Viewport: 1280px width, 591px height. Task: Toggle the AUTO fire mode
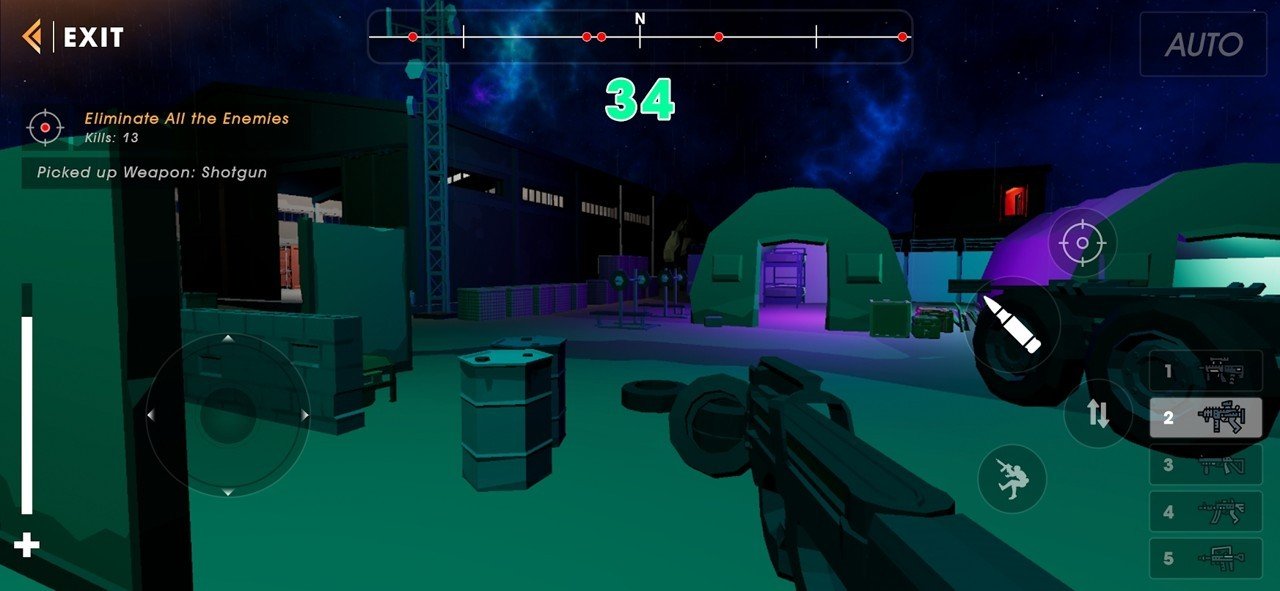(1203, 45)
